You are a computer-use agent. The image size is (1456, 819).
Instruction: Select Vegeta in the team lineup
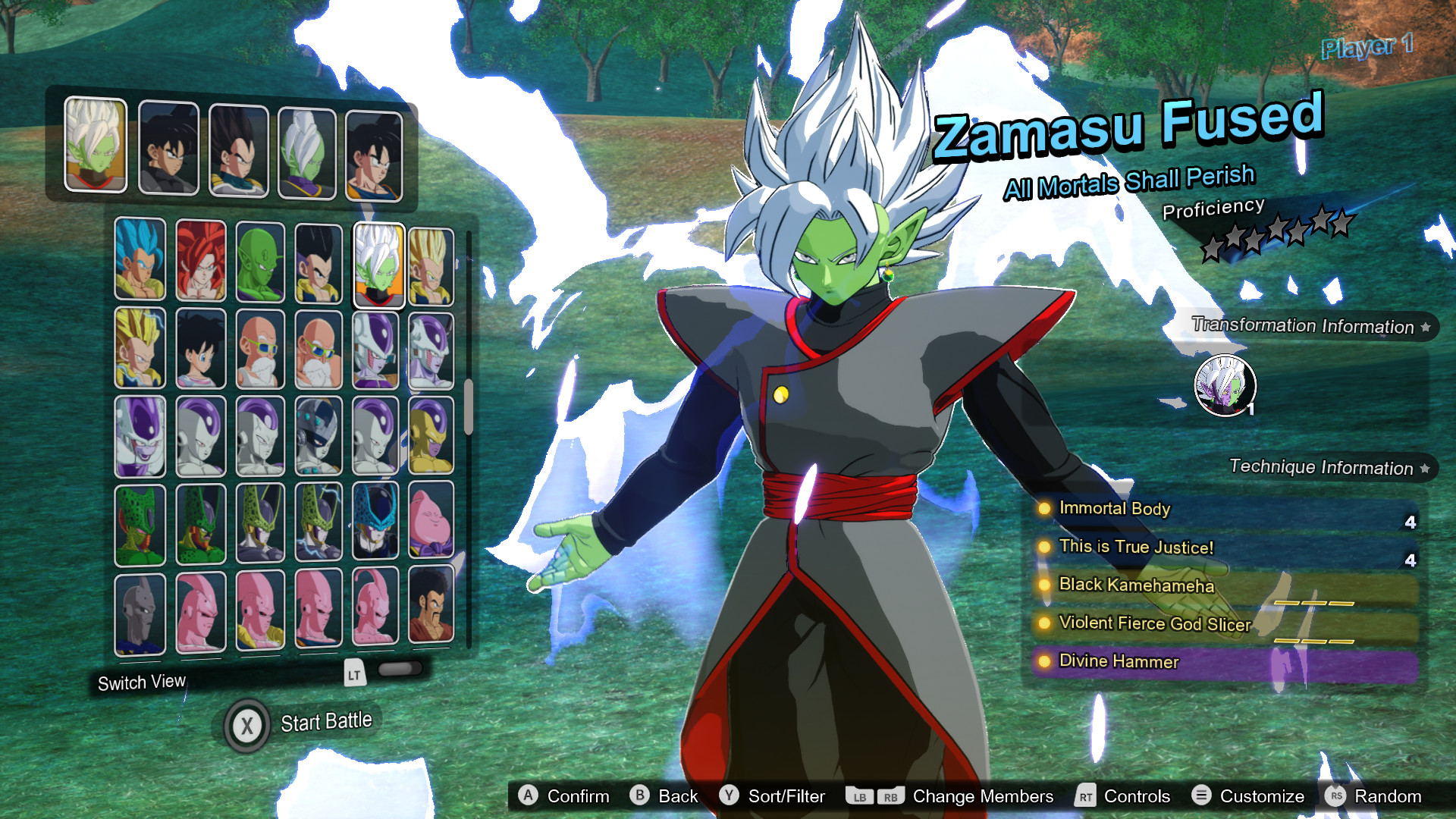238,150
